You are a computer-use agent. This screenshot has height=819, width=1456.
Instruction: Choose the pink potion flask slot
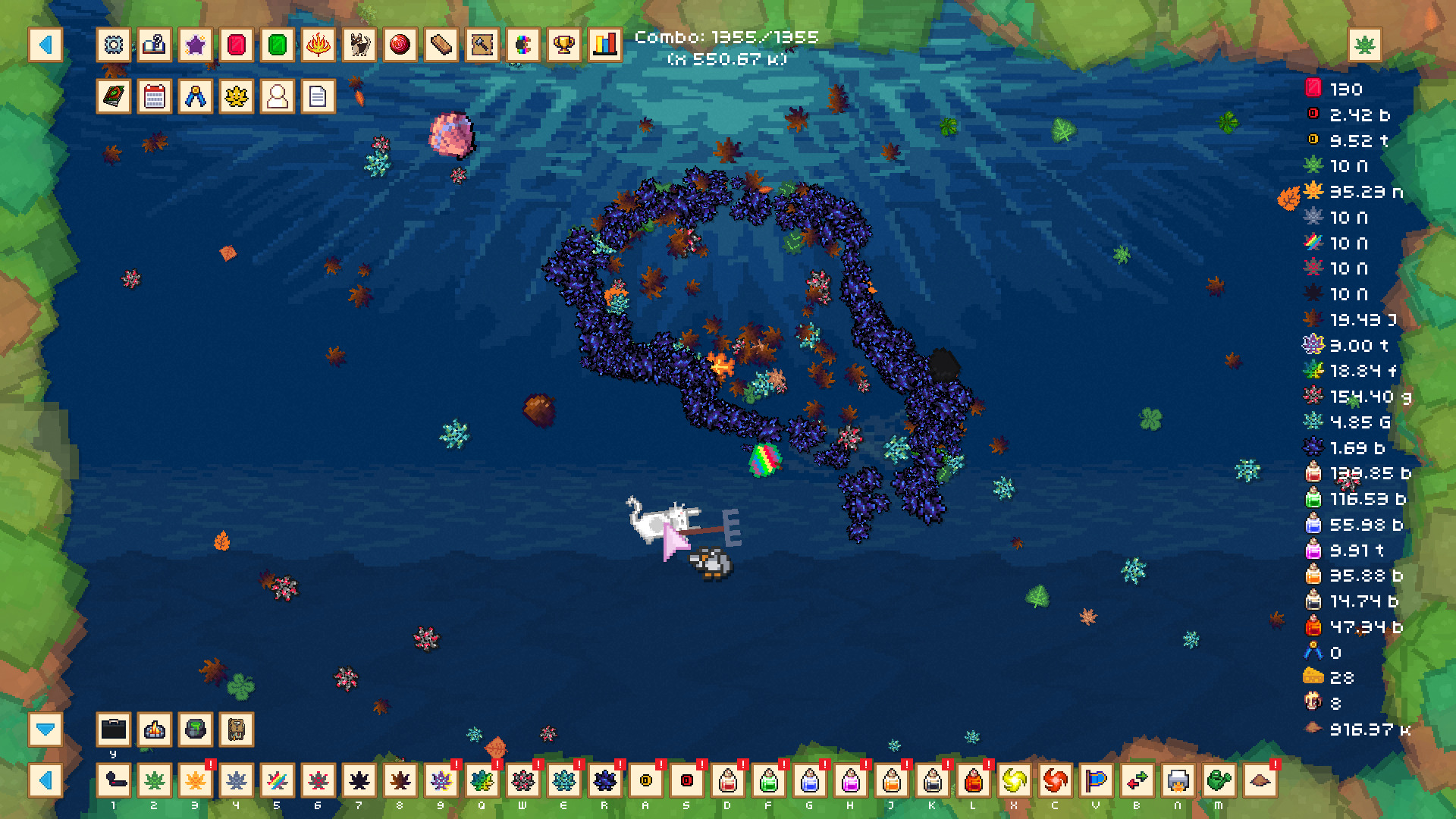[x=851, y=780]
